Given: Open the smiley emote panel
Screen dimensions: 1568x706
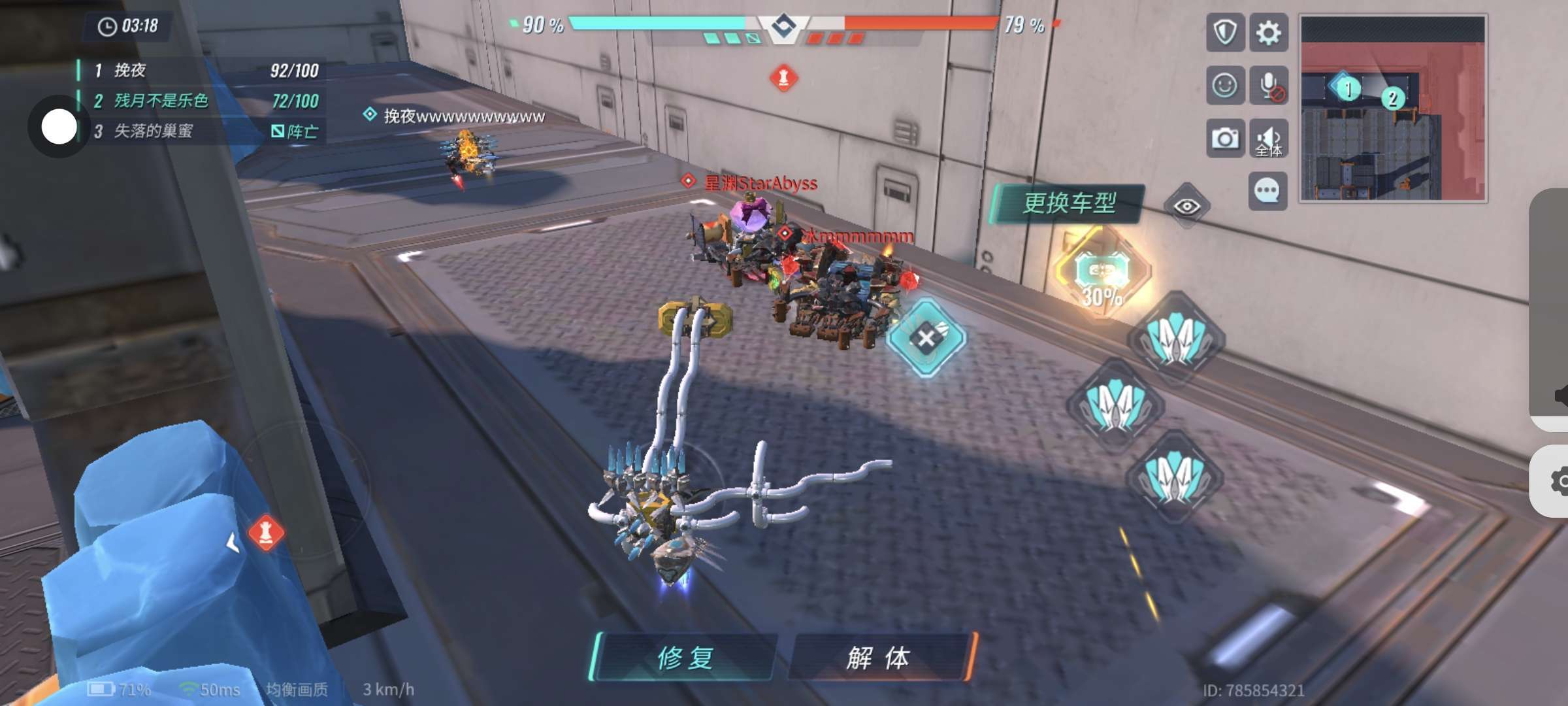Looking at the screenshot, I should (x=1224, y=86).
